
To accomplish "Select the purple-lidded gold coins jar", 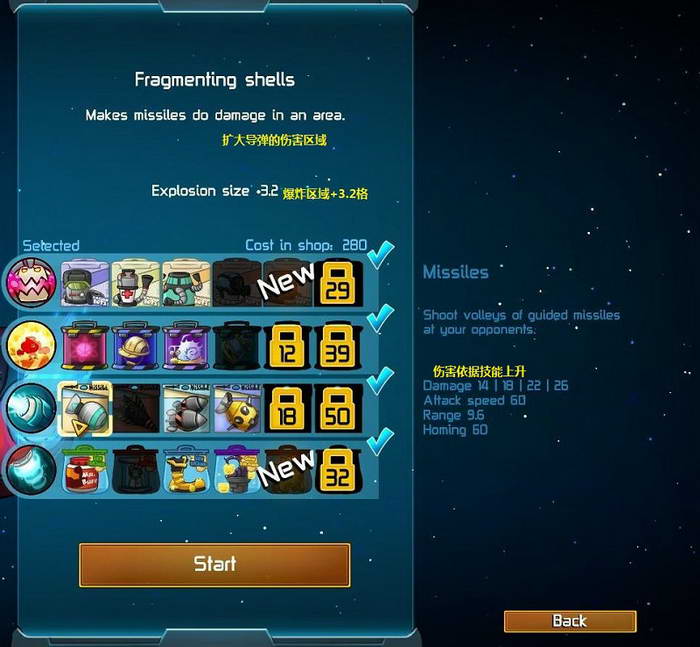I will (x=236, y=470).
